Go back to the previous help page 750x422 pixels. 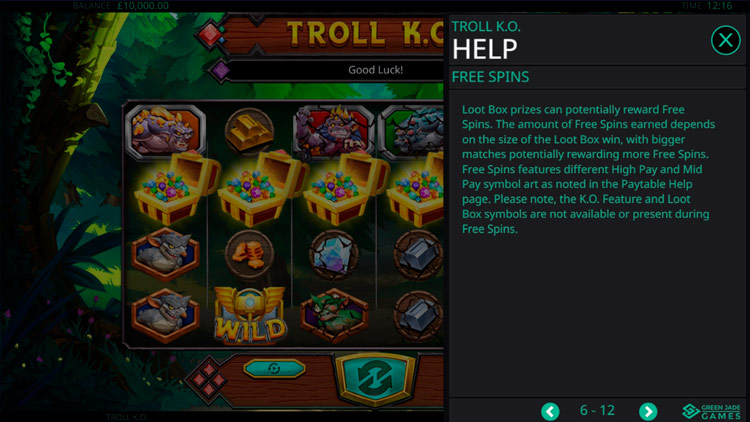pos(550,411)
